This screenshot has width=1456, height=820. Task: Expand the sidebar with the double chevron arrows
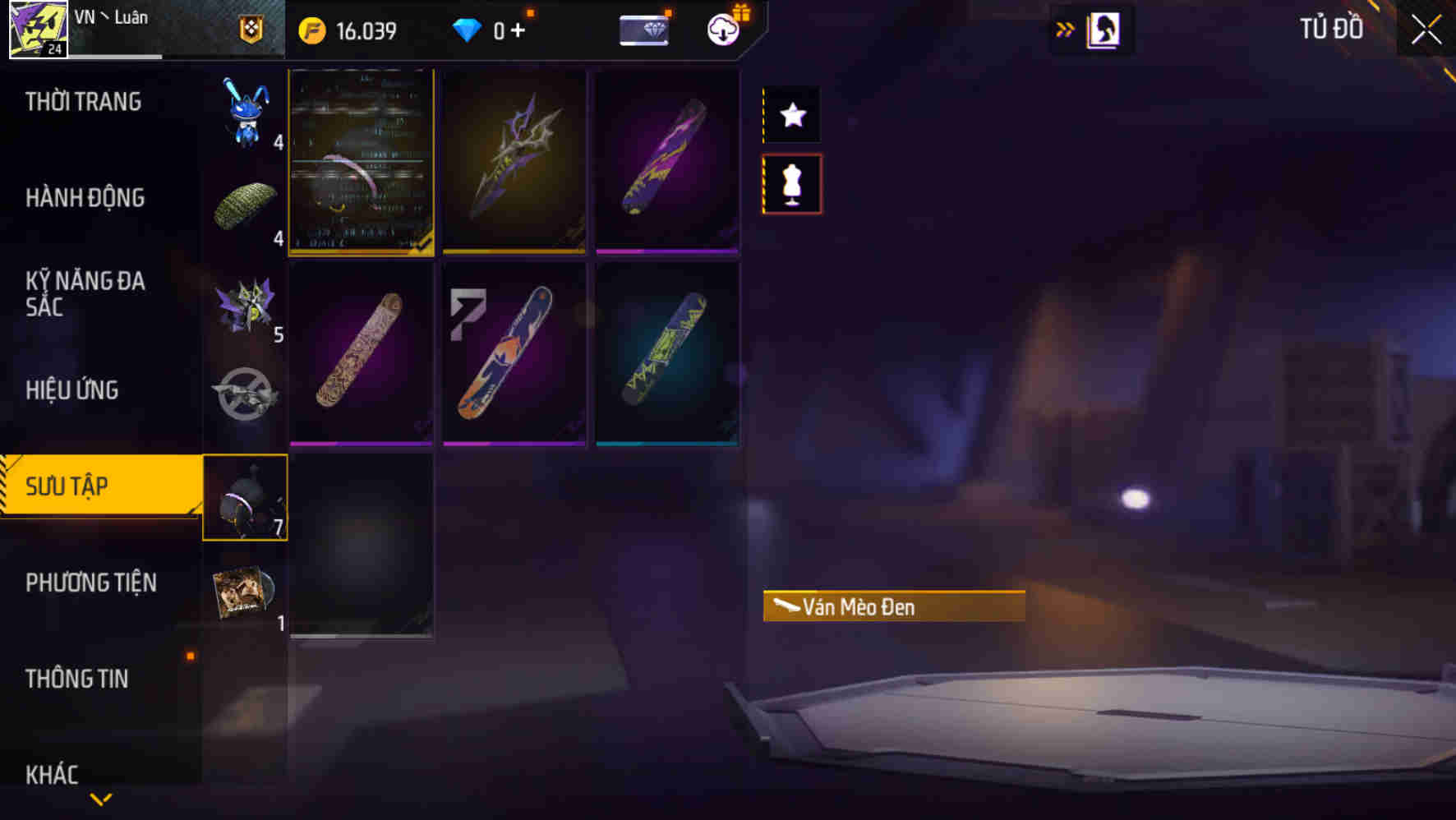click(x=1065, y=27)
